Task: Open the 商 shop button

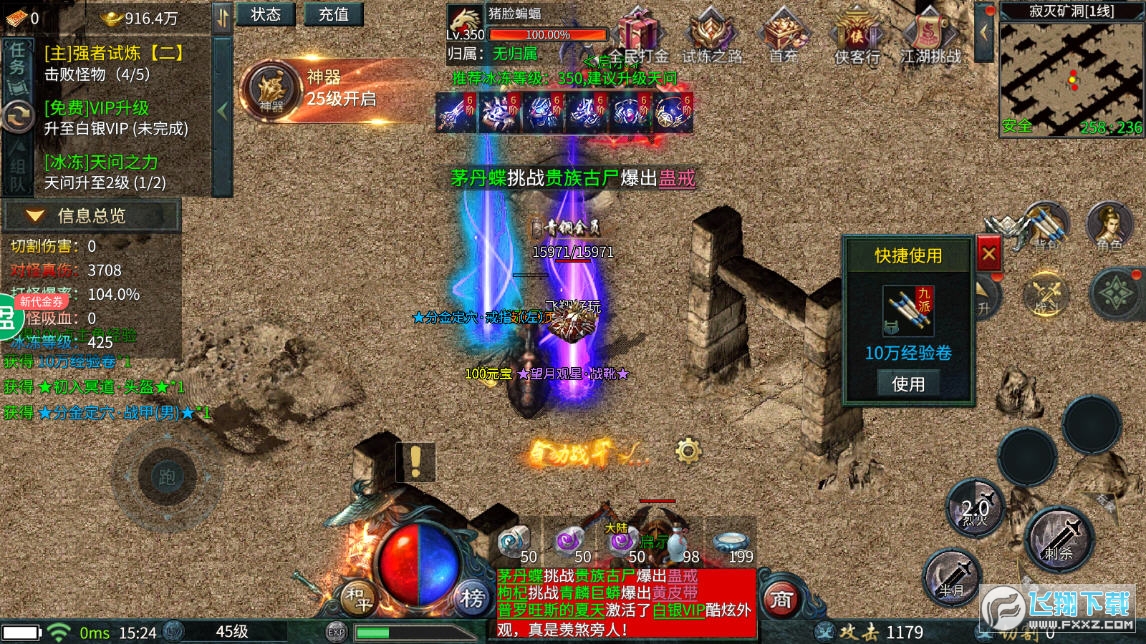Action: (781, 598)
